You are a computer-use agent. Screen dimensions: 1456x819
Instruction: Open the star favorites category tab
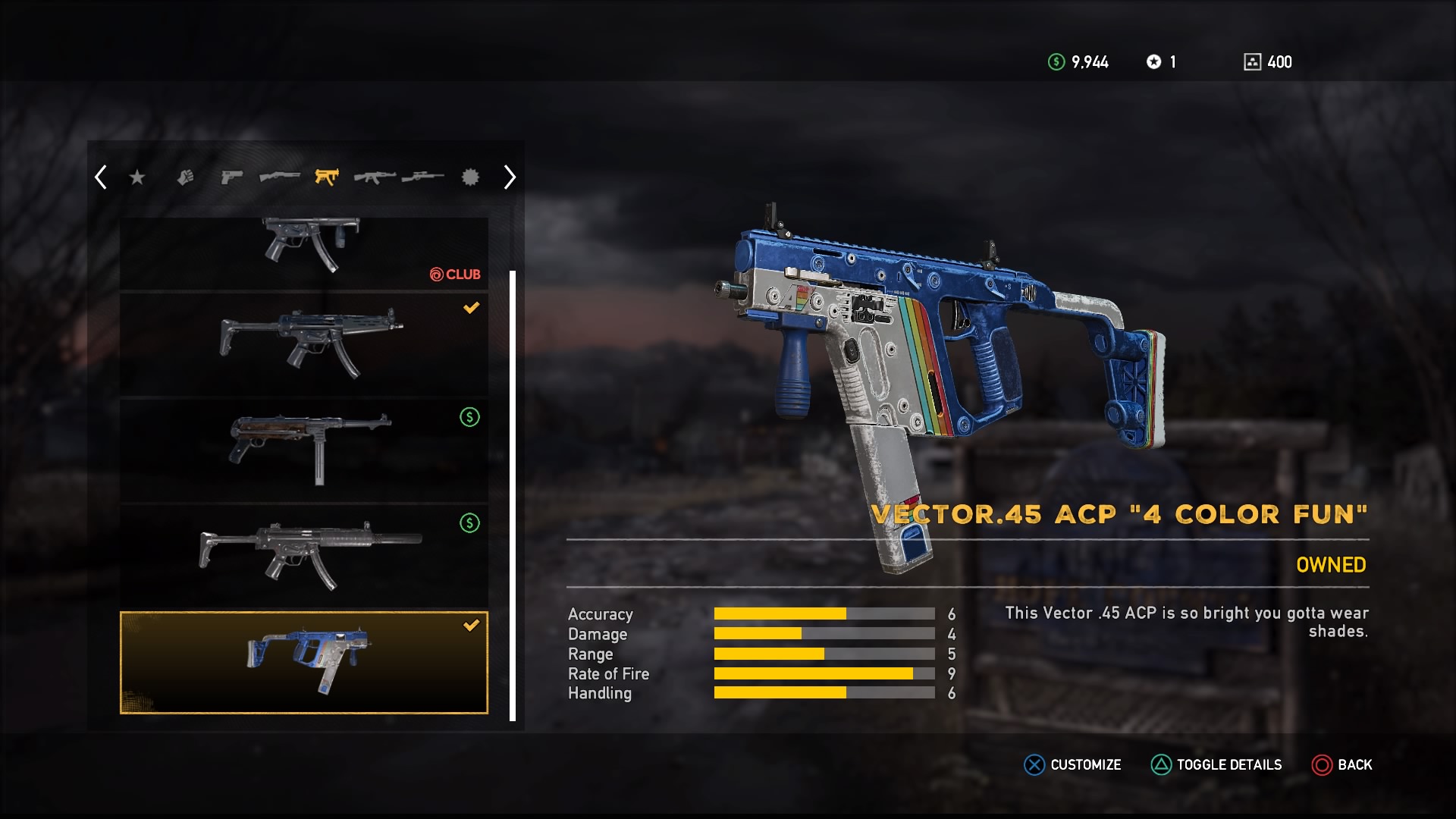[x=137, y=177]
